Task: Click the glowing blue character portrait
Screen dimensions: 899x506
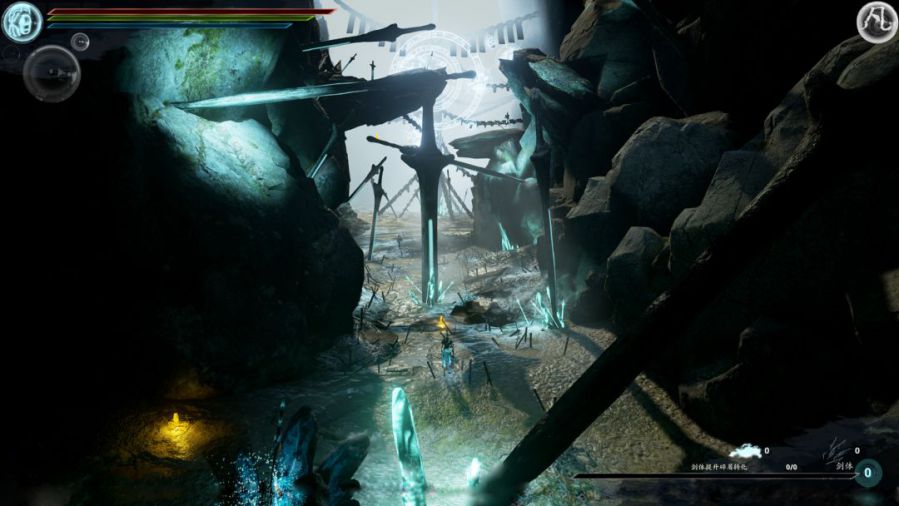Action: [22, 22]
